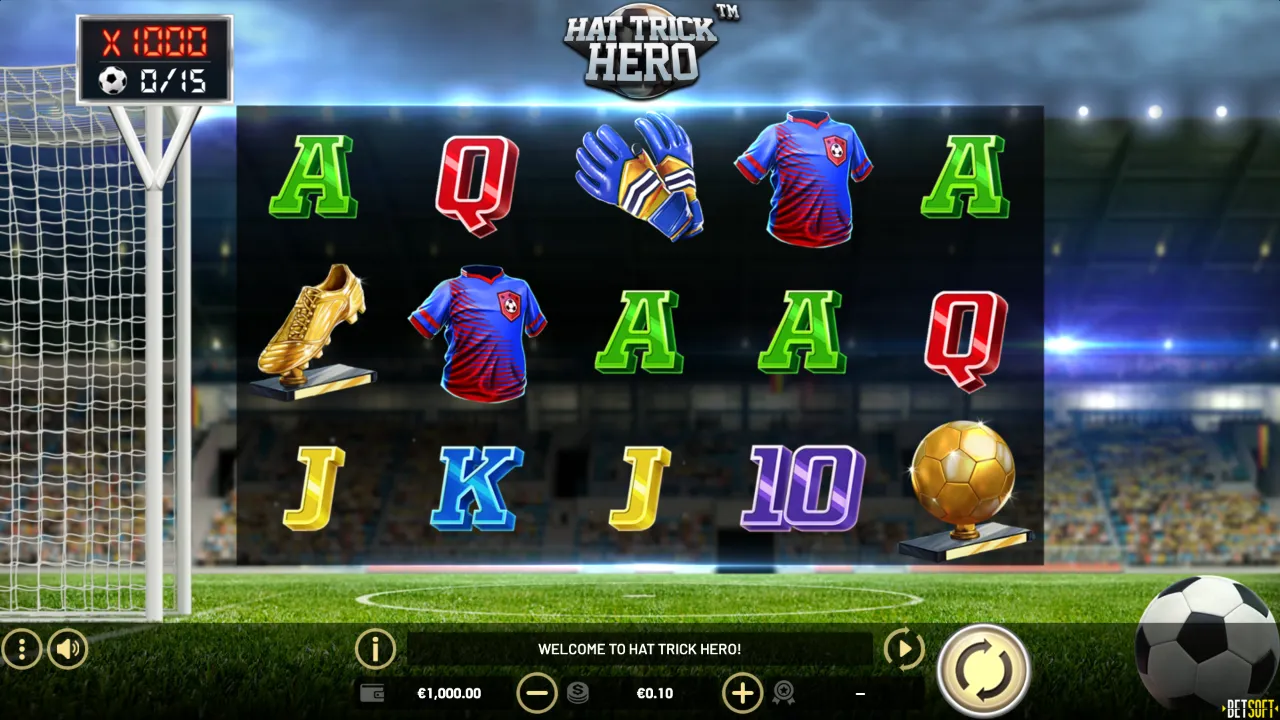
Task: Click the €0.10 bet amount display
Action: click(x=657, y=693)
